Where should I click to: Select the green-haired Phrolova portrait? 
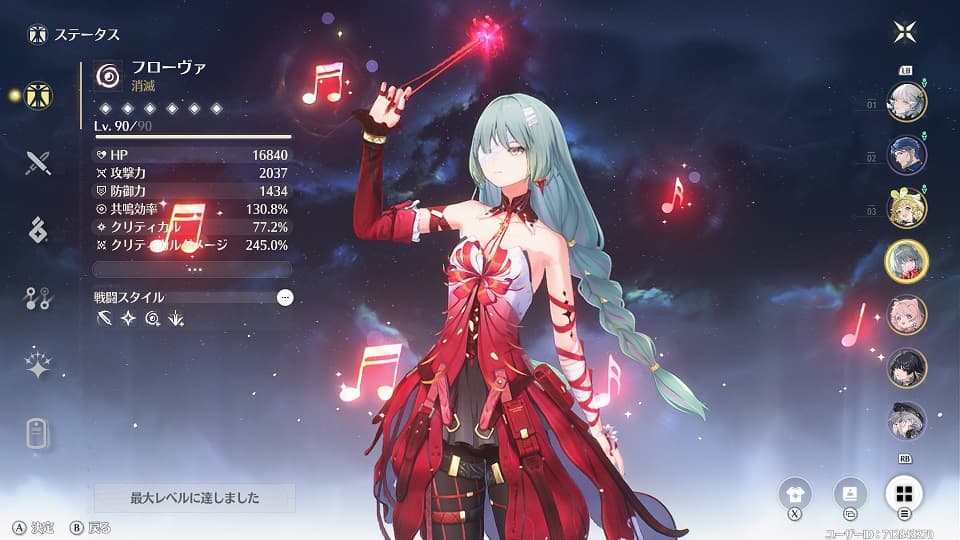[x=907, y=262]
